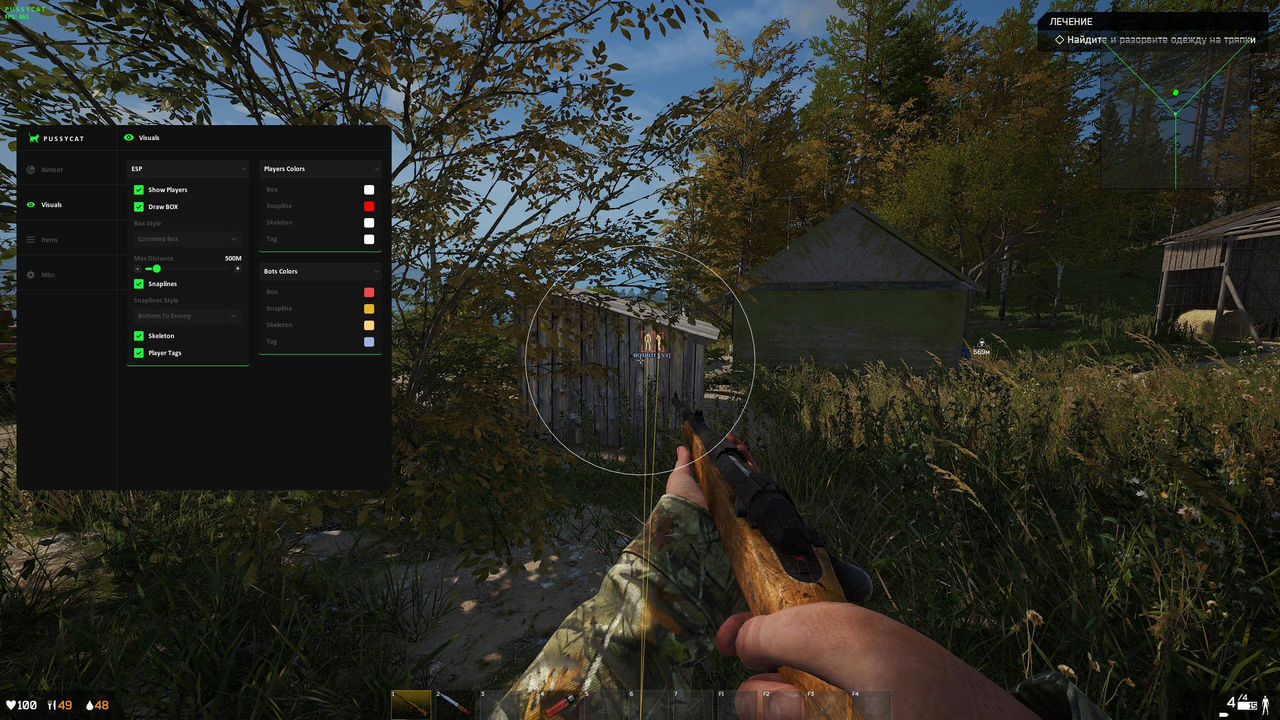Disable the Skeleton checkbox
This screenshot has width=1280, height=720.
139,335
